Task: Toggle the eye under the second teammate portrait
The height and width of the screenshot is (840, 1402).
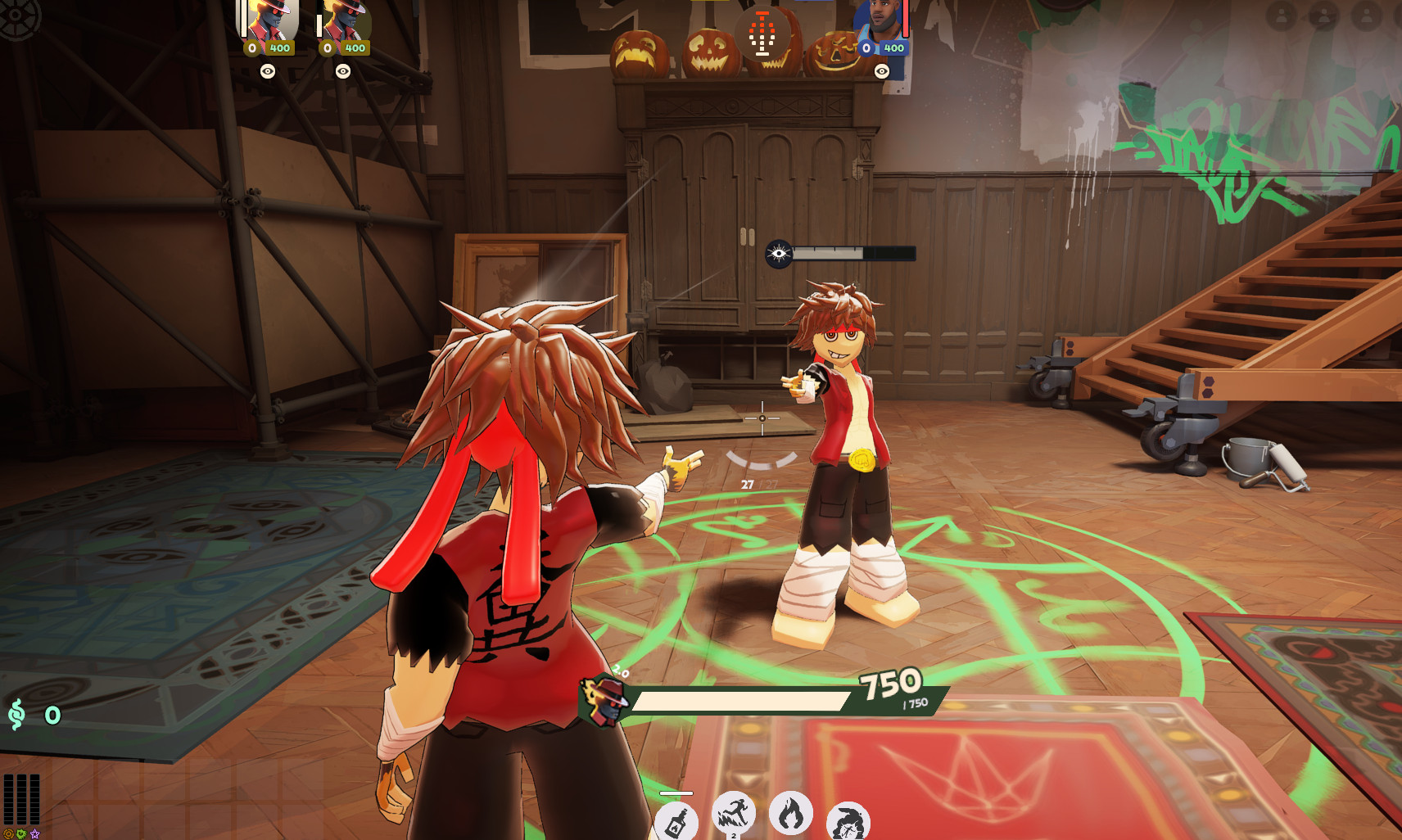Action: click(x=341, y=71)
